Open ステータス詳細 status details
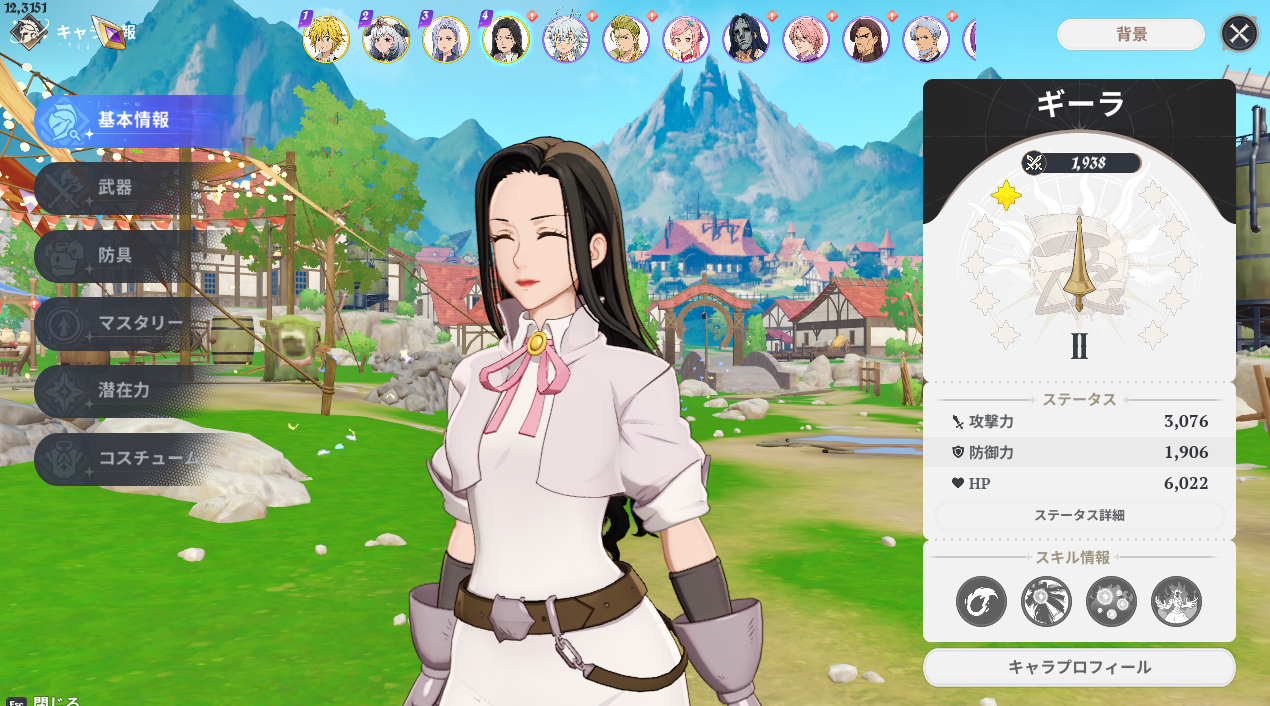The height and width of the screenshot is (706, 1270). point(1079,516)
